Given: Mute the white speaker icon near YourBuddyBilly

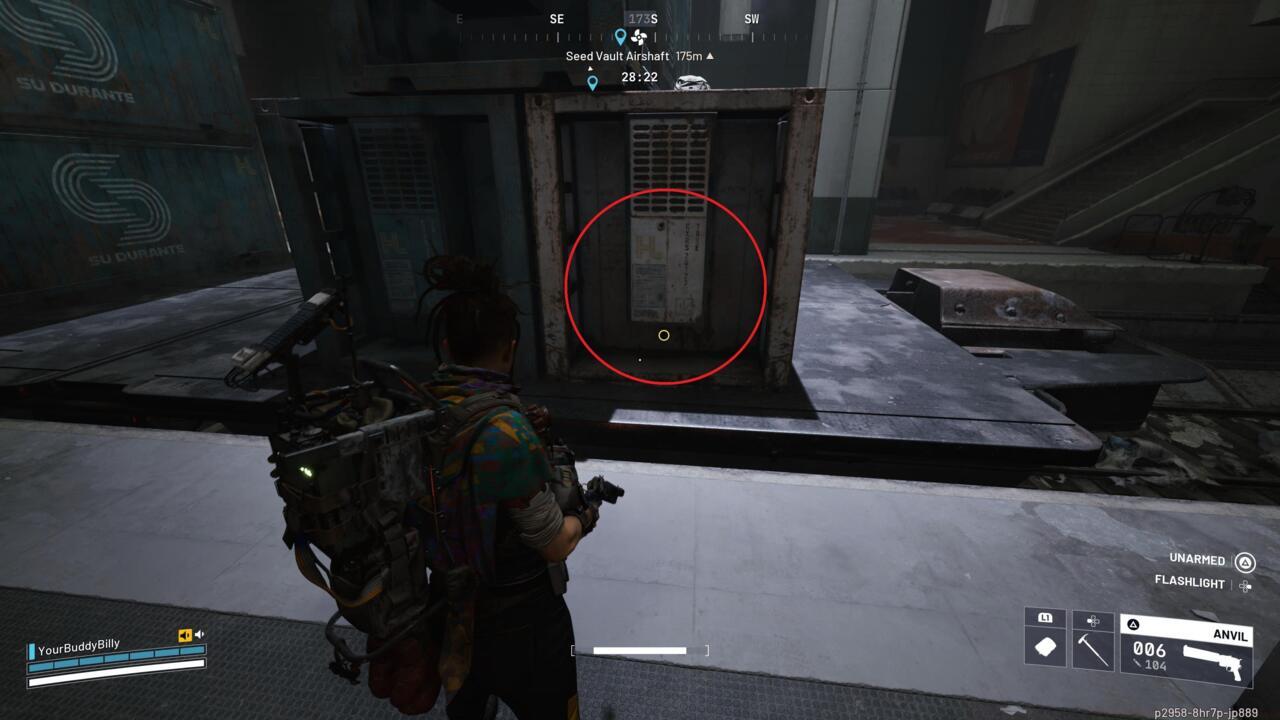Looking at the screenshot, I should [x=199, y=634].
